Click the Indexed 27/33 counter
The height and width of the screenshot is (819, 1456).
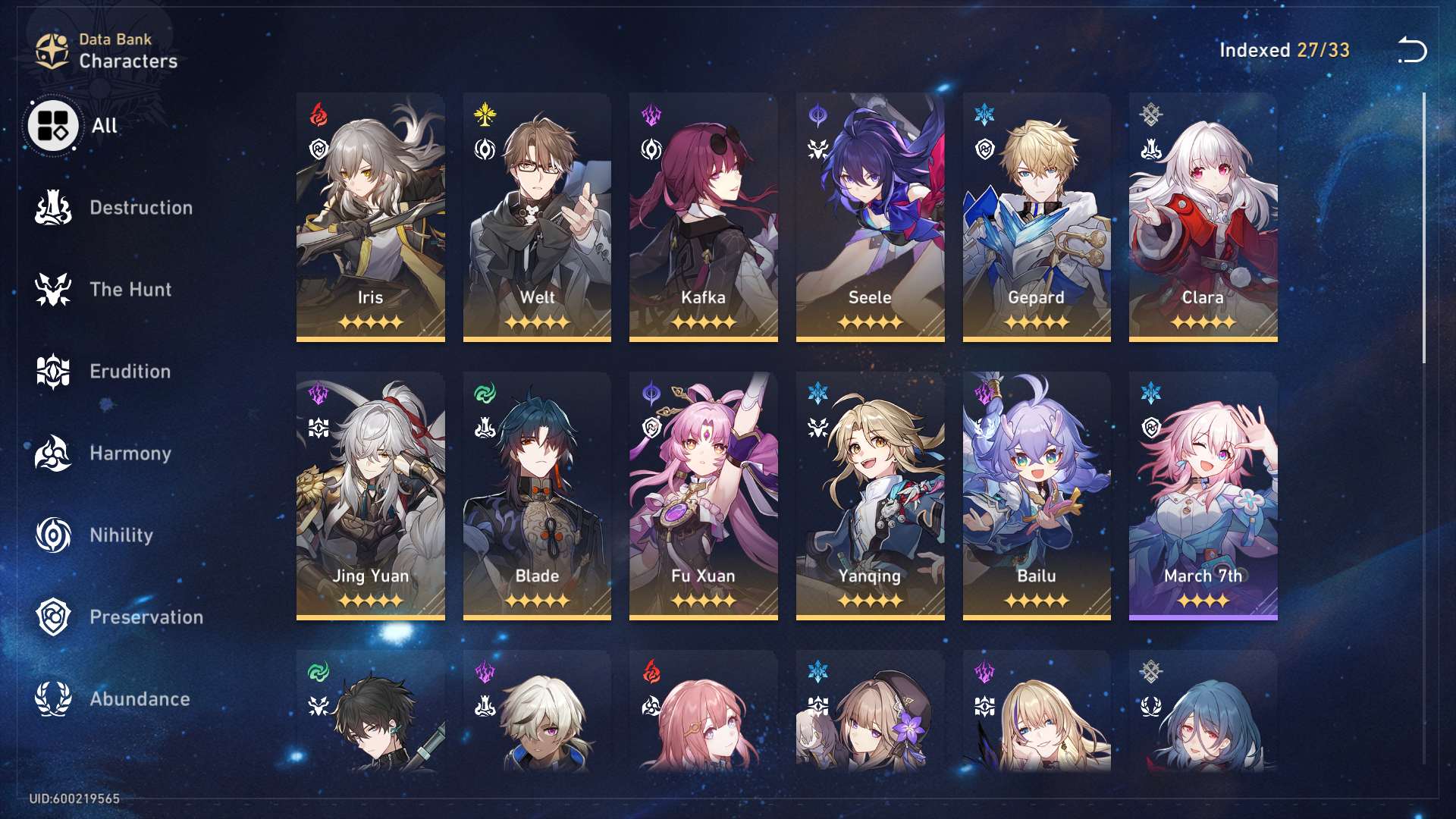1284,51
